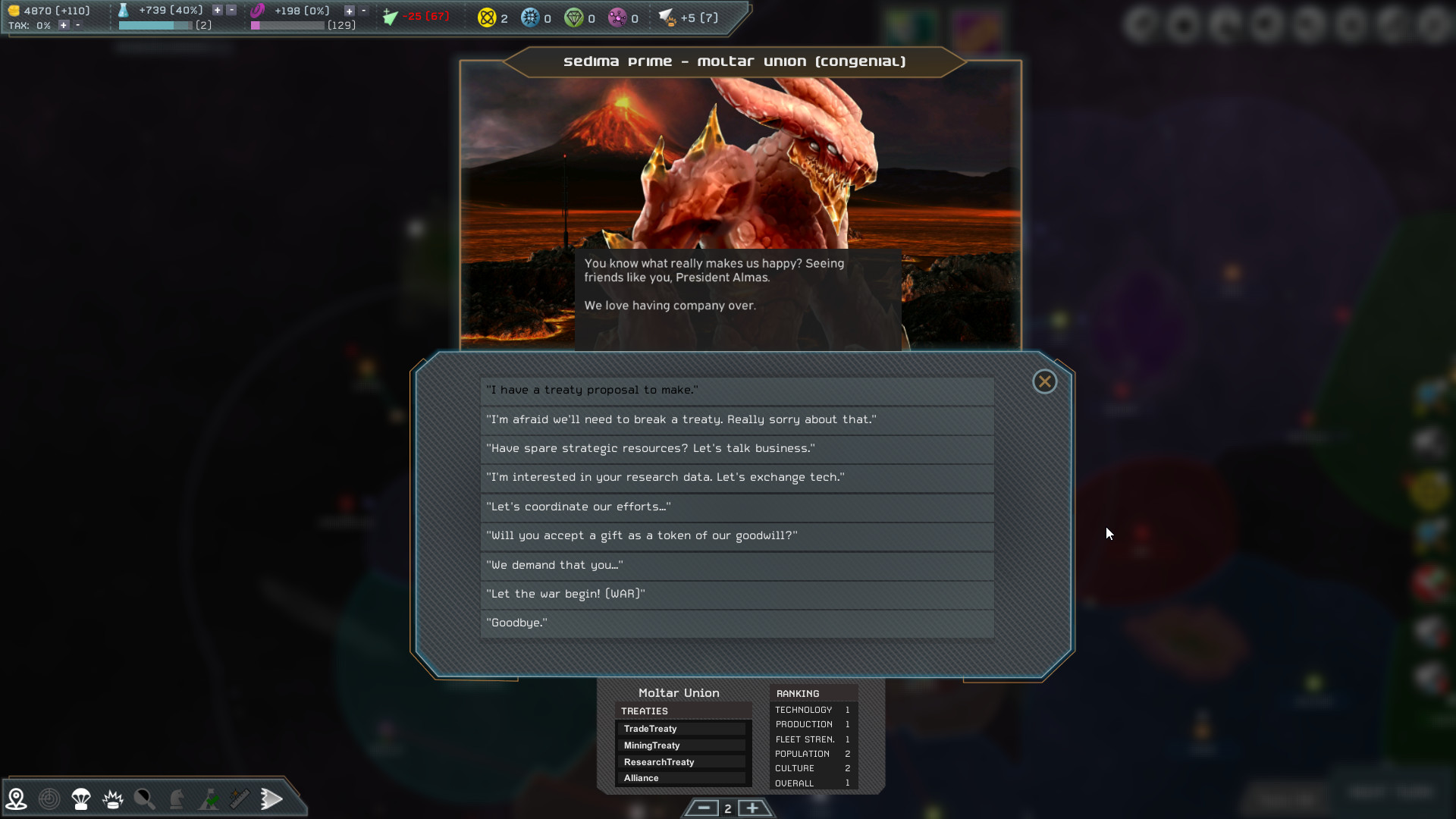Raise research allocation with the plus button

(x=218, y=11)
